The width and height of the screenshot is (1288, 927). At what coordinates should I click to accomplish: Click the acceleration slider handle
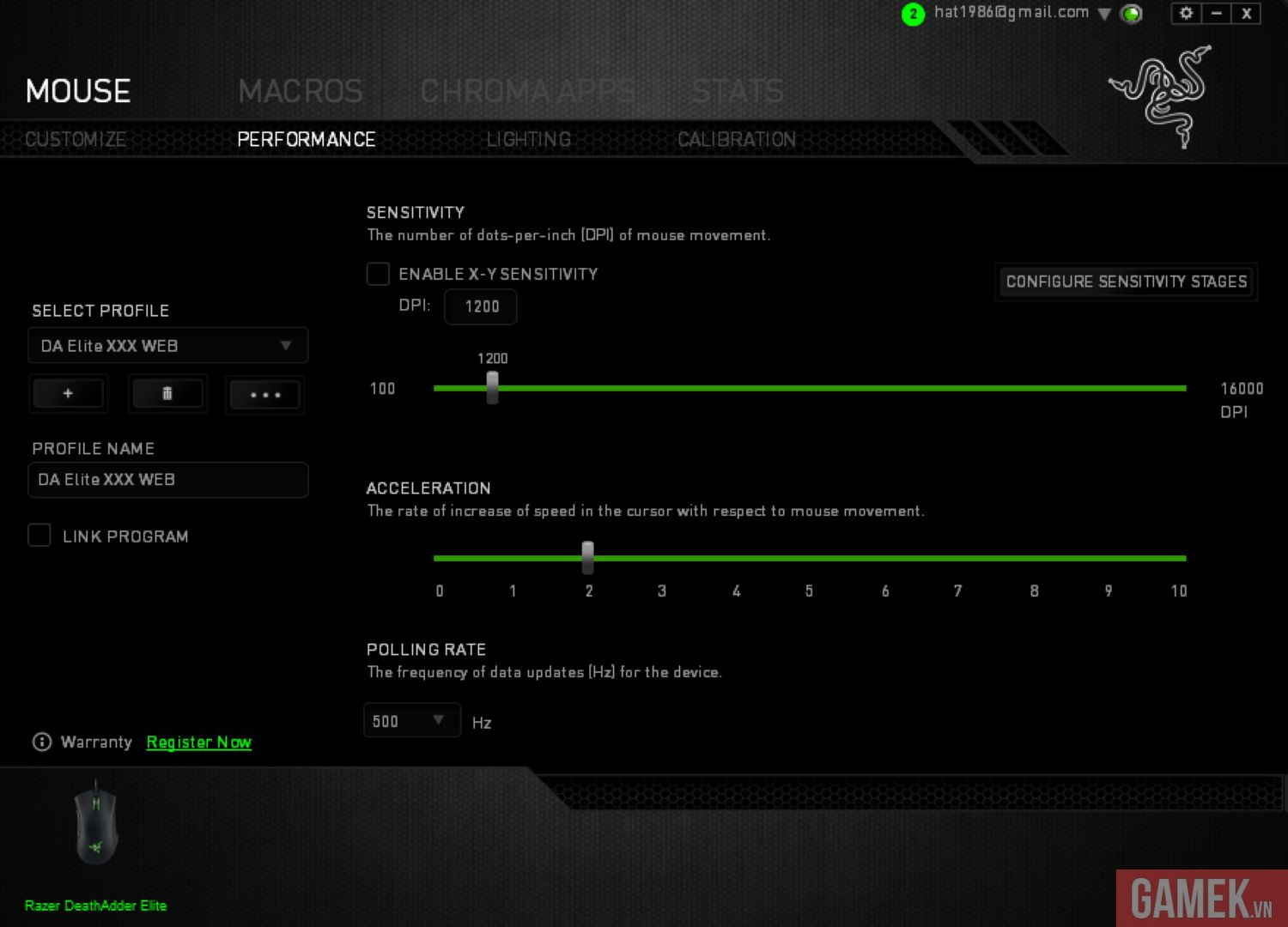(587, 557)
